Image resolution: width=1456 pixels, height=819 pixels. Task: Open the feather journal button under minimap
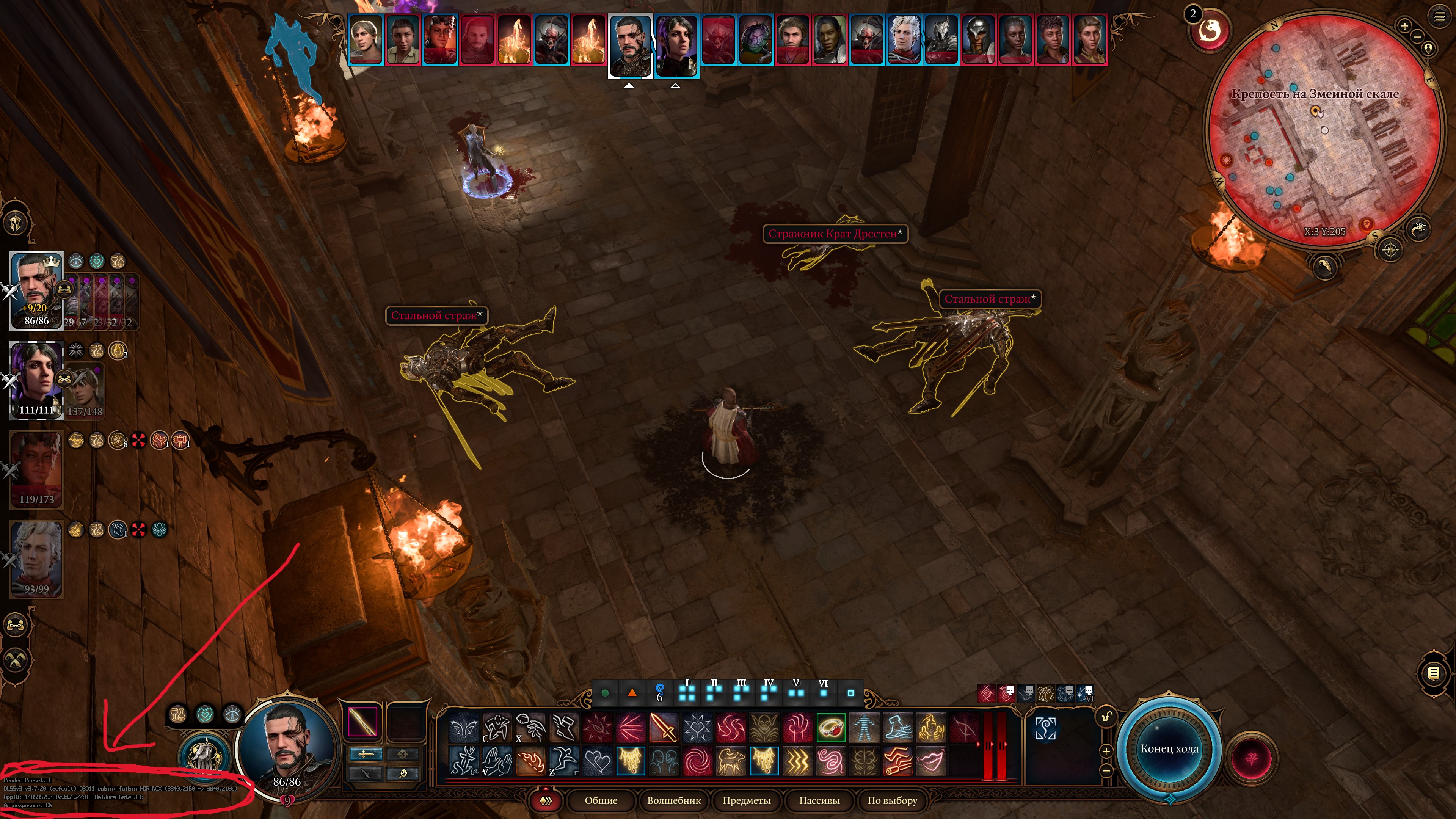tap(1325, 266)
